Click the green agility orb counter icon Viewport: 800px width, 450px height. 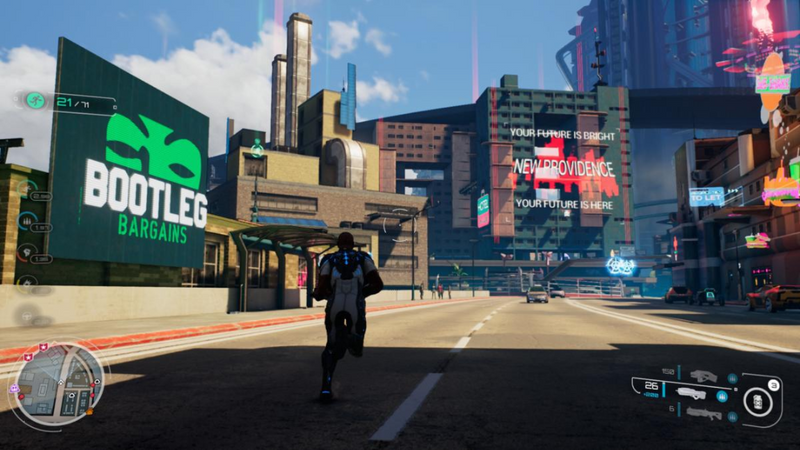pyautogui.click(x=35, y=100)
